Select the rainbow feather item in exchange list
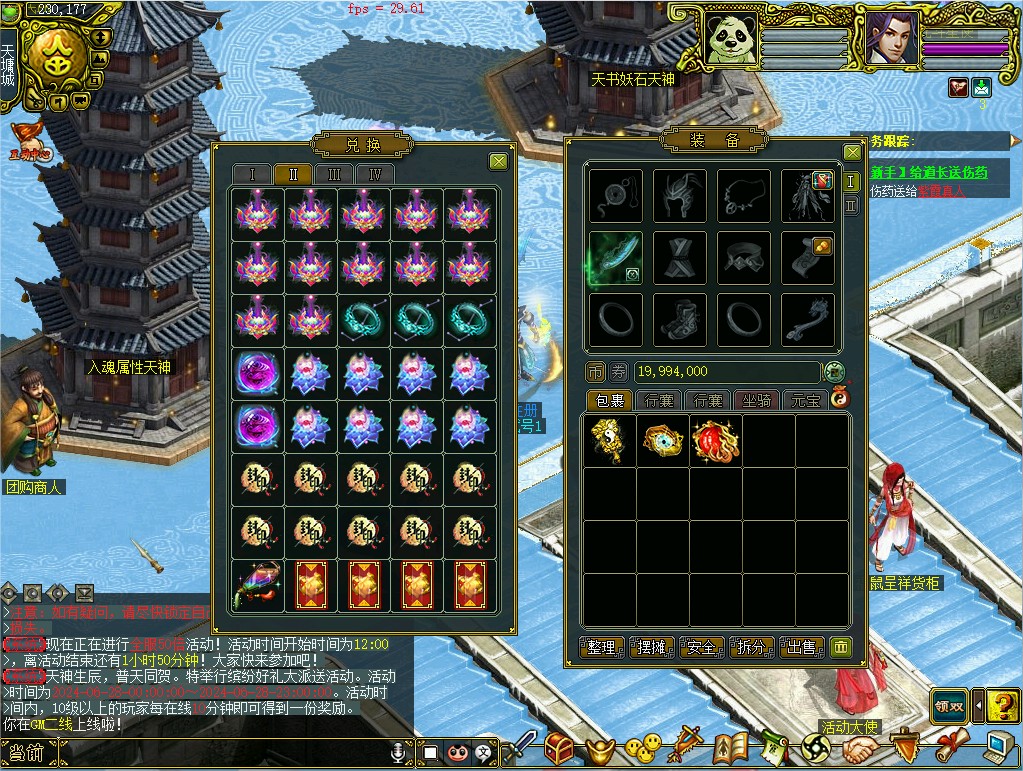The height and width of the screenshot is (771, 1023). tap(256, 586)
